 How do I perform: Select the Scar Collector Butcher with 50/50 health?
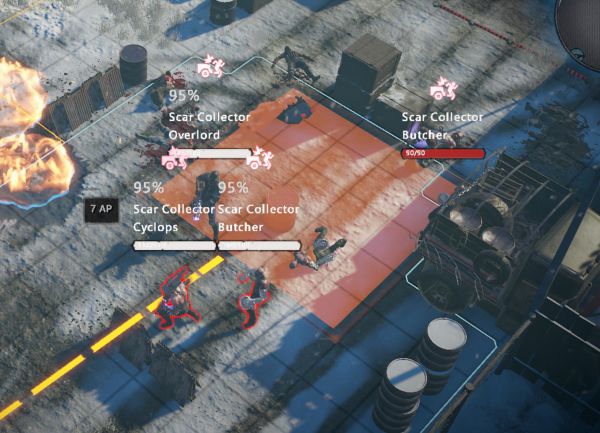[442, 126]
